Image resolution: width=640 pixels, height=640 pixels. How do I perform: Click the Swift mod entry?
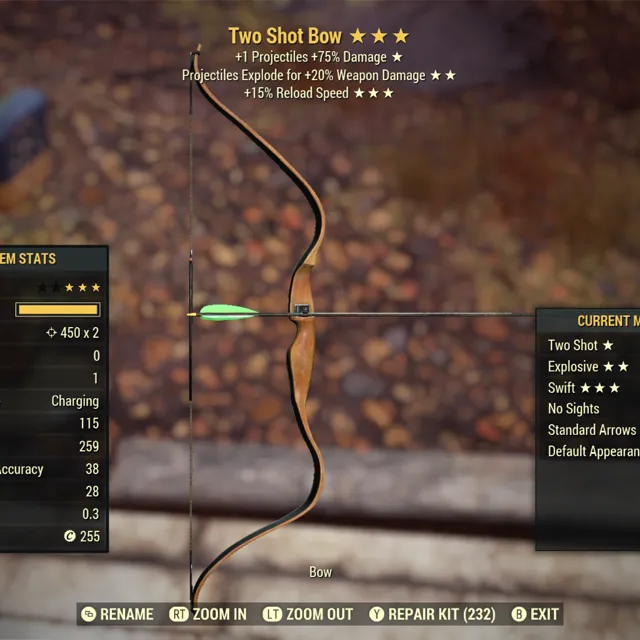(584, 388)
